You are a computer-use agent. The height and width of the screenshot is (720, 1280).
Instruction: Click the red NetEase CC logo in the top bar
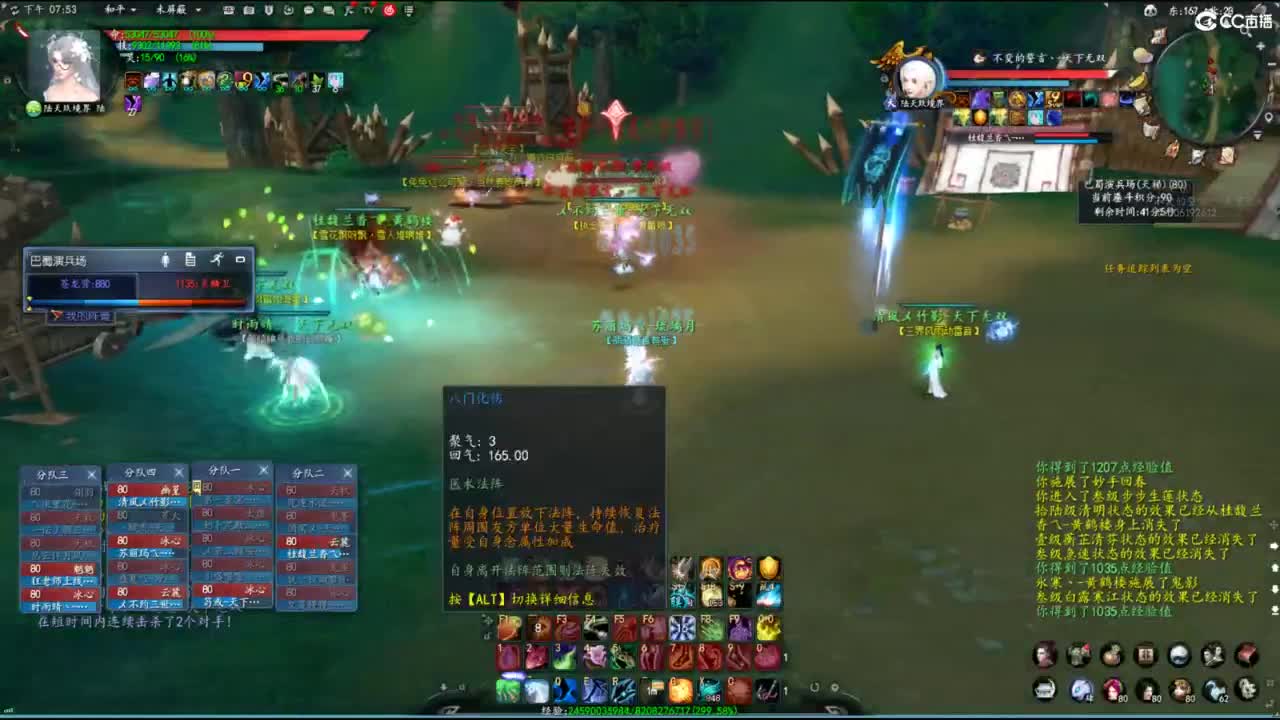389,10
